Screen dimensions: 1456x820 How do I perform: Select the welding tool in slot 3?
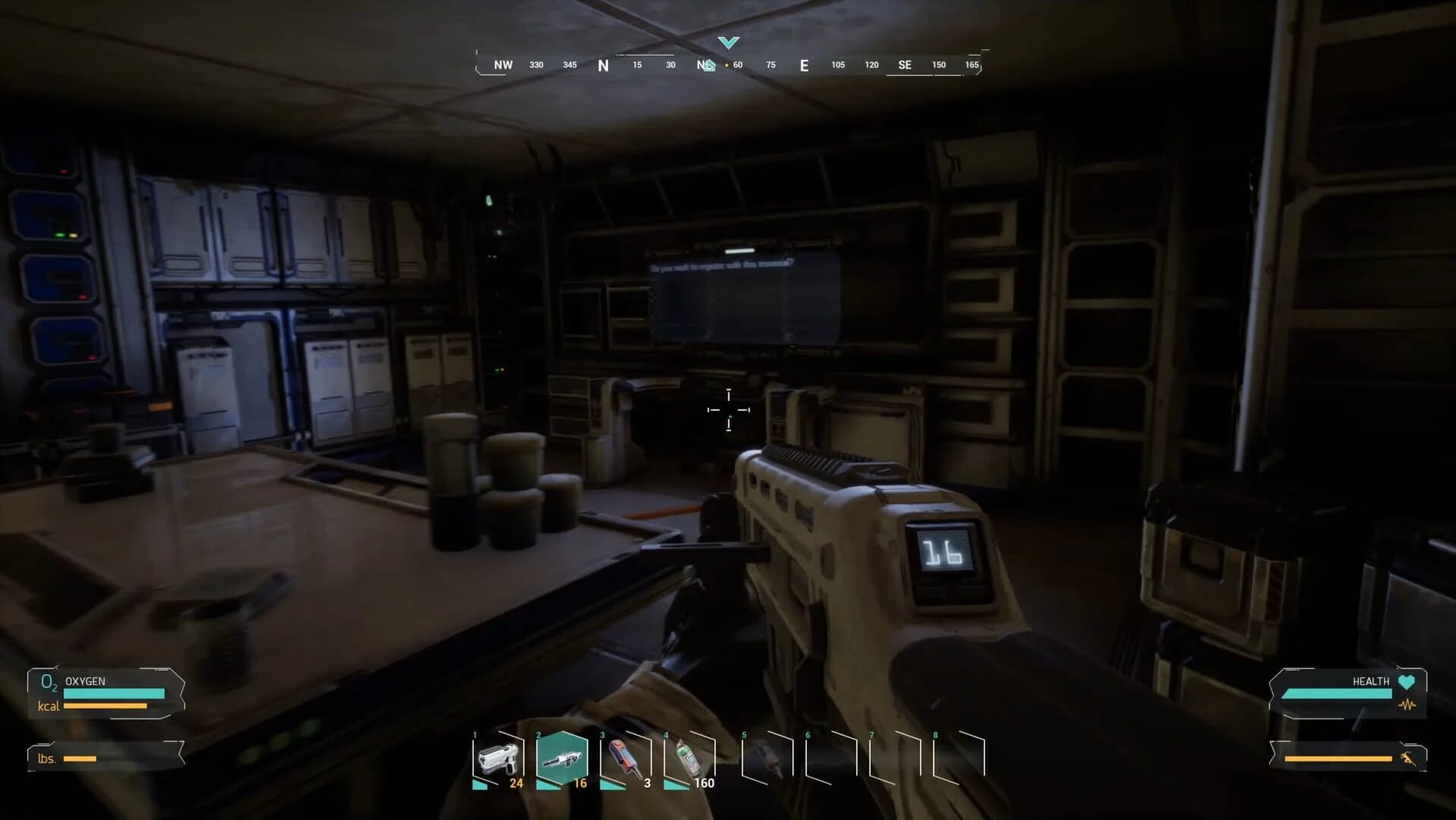pos(626,757)
